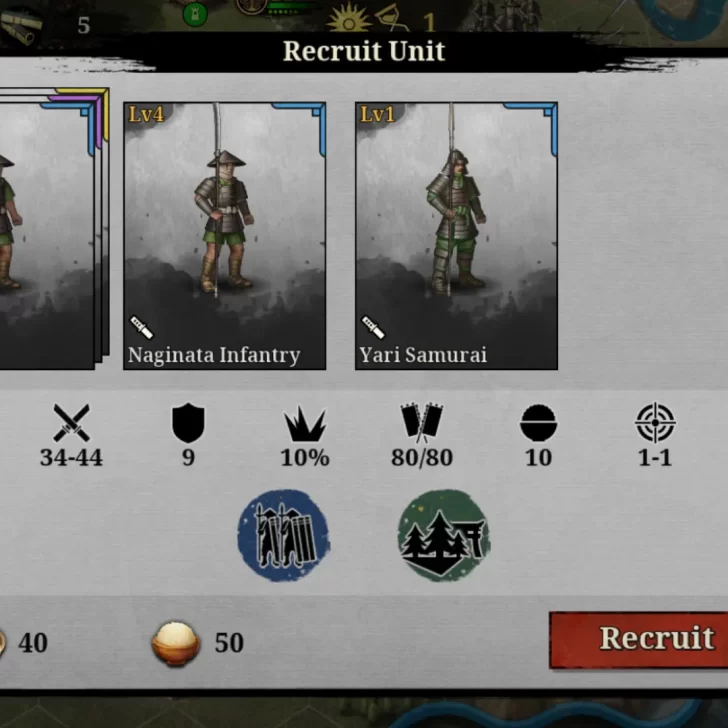Image resolution: width=728 pixels, height=728 pixels.
Task: Click the red Recruit button
Action: [640, 640]
